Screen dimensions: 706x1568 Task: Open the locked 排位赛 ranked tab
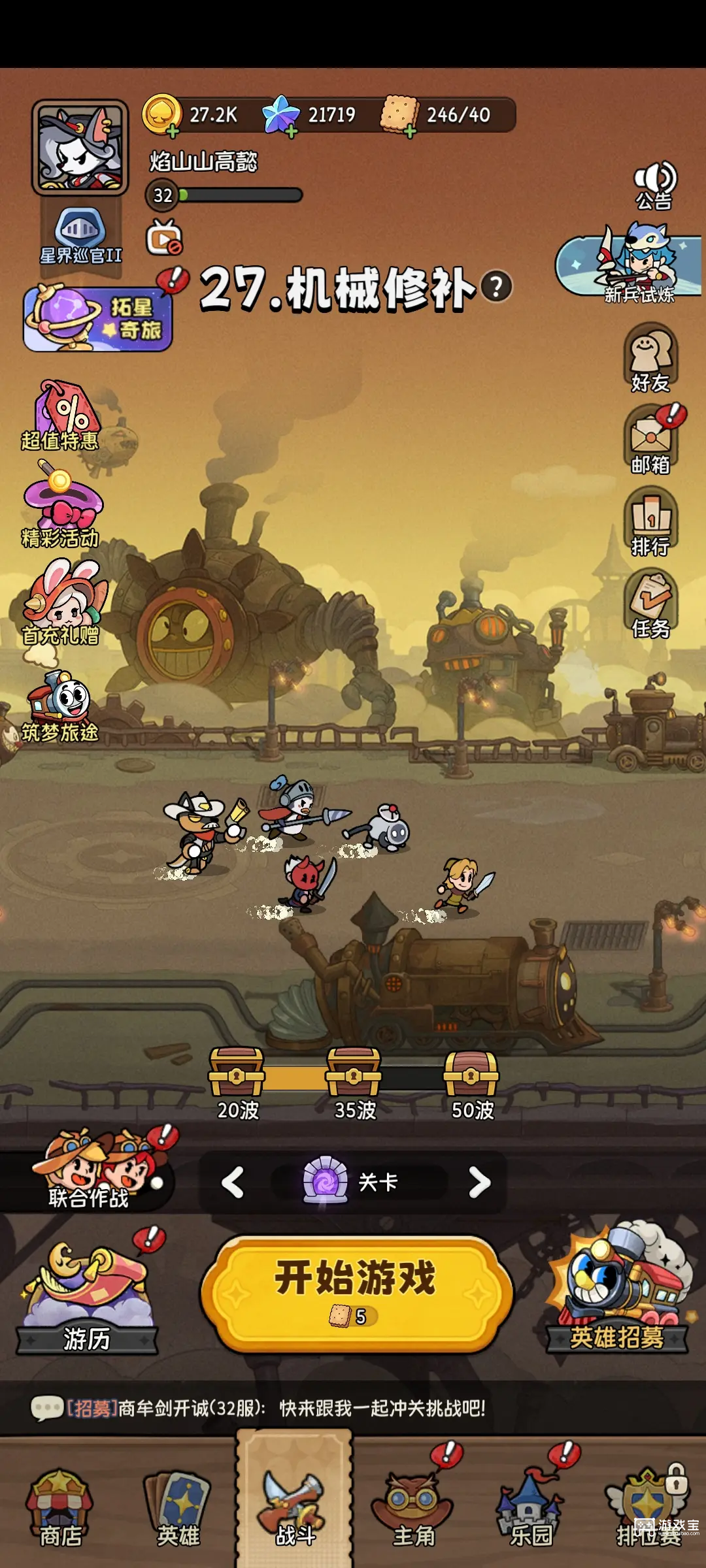point(647,1509)
